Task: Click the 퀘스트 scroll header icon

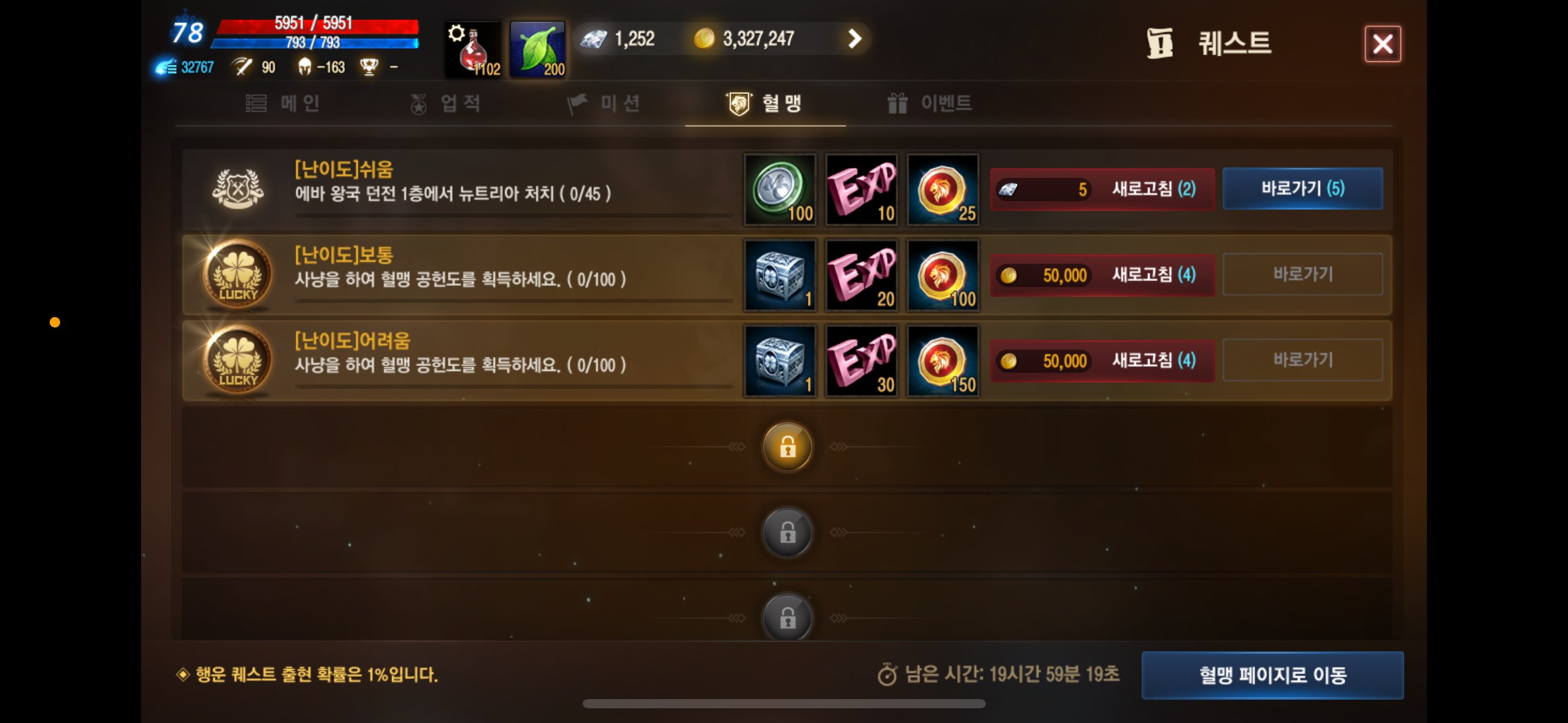Action: coord(1159,42)
